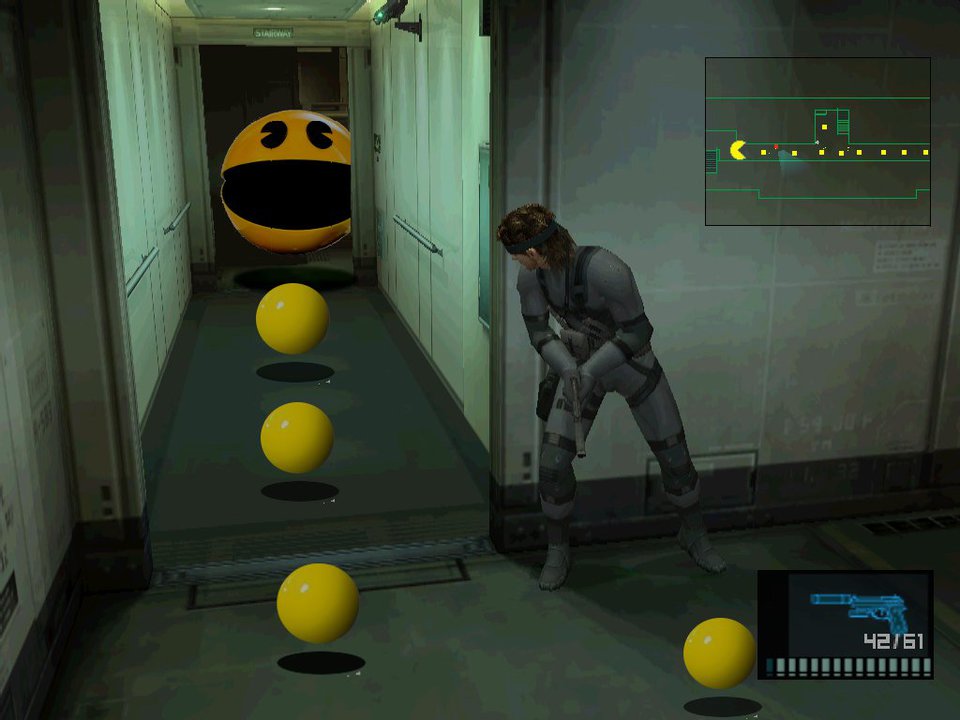
Task: Click the radar minimap panel
Action: [818, 141]
